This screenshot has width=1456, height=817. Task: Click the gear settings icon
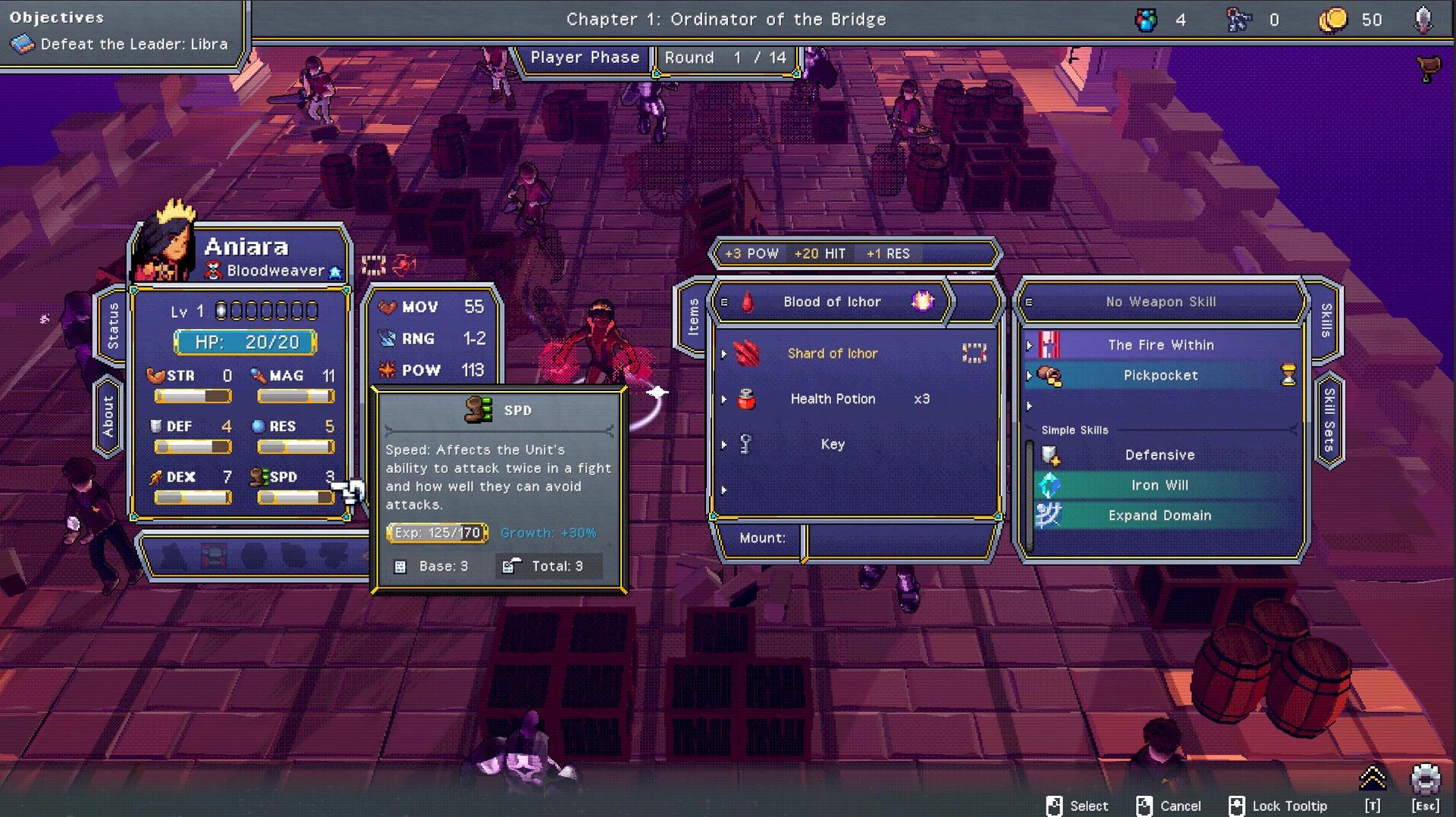1425,780
